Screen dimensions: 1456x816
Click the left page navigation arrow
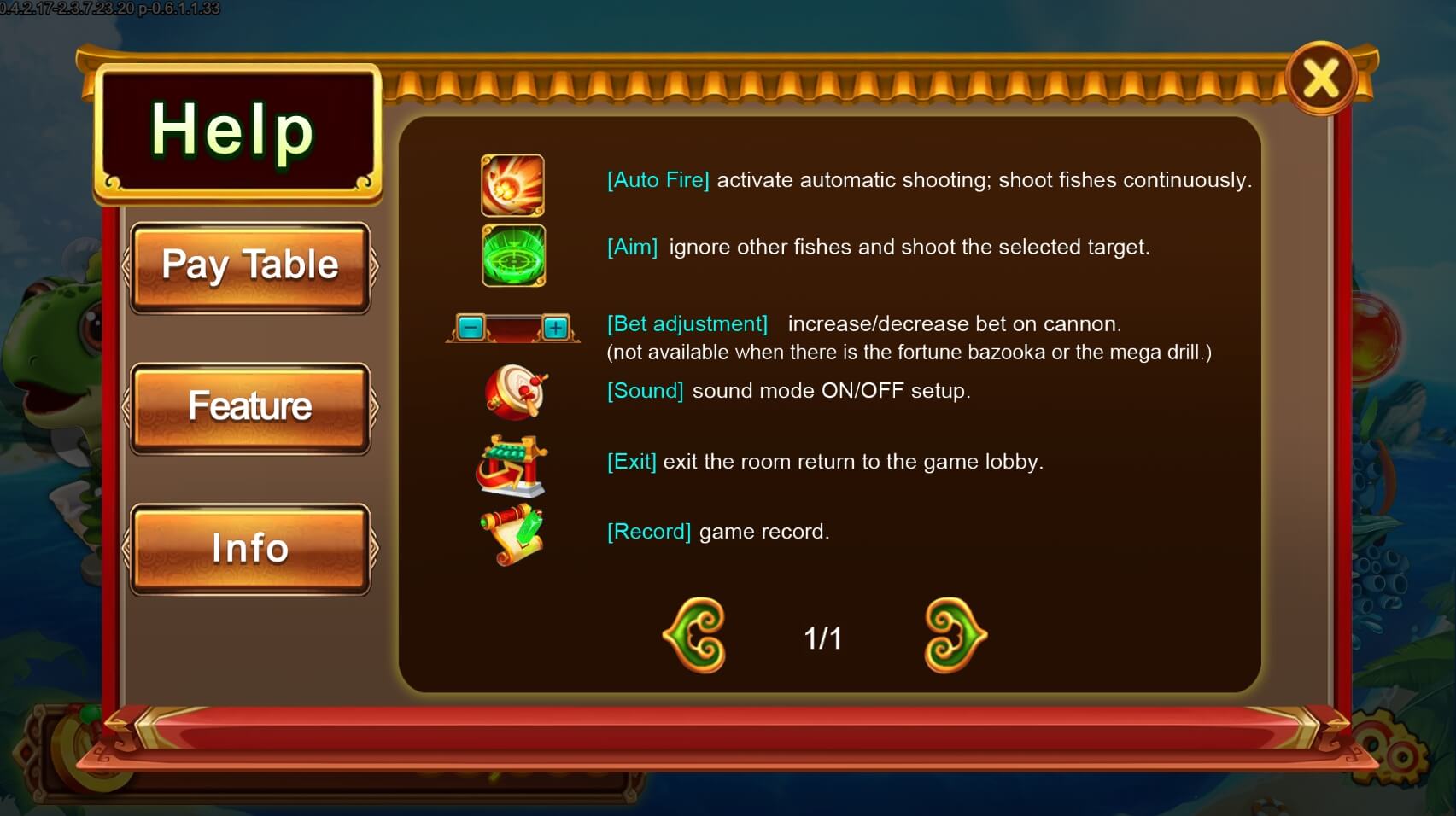pyautogui.click(x=693, y=636)
